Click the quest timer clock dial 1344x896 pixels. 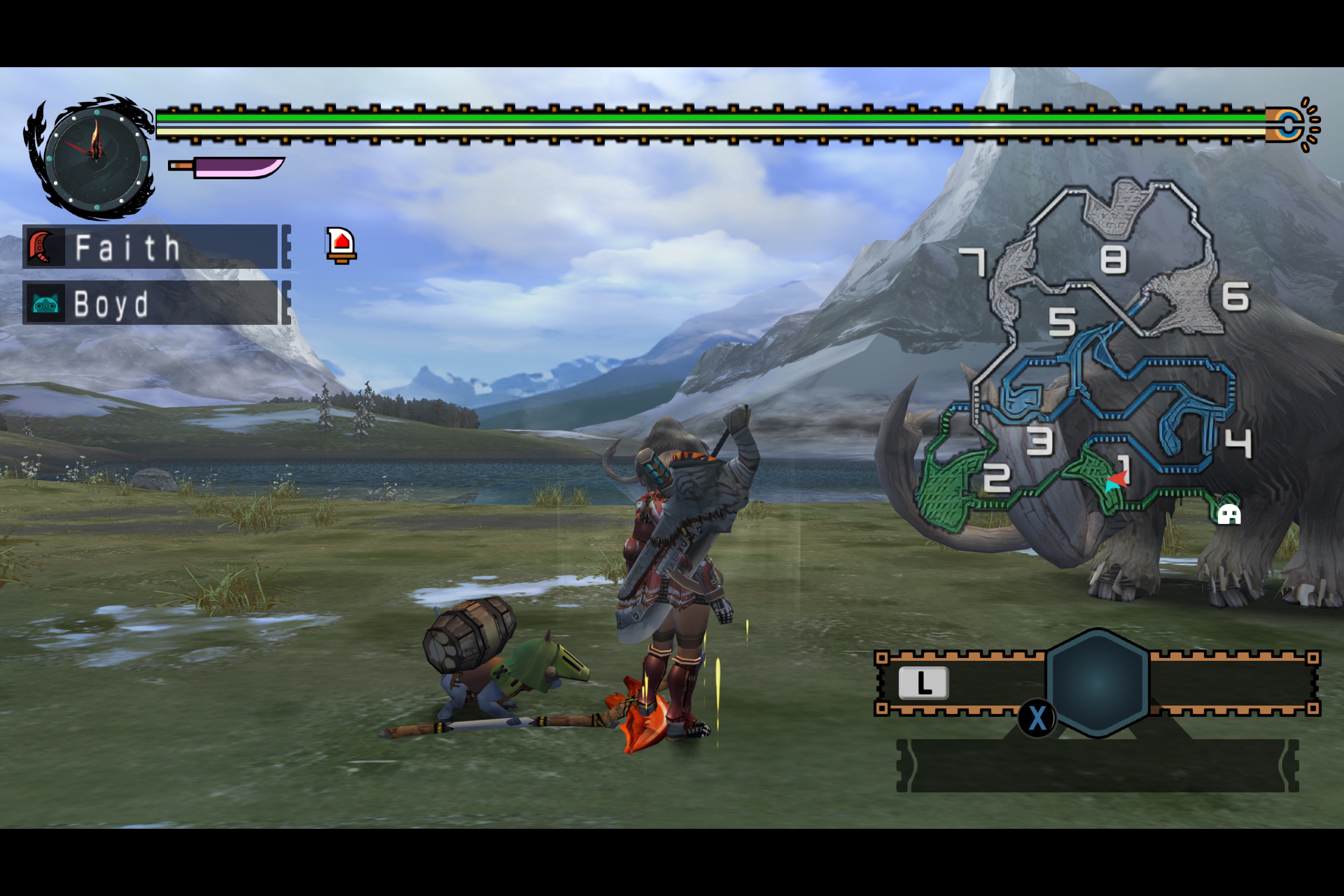coord(96,158)
